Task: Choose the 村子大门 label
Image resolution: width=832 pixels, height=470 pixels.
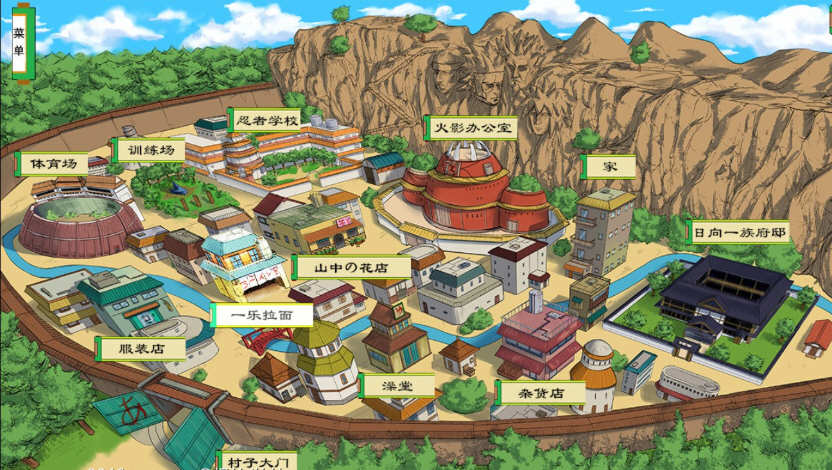Action: (x=257, y=461)
